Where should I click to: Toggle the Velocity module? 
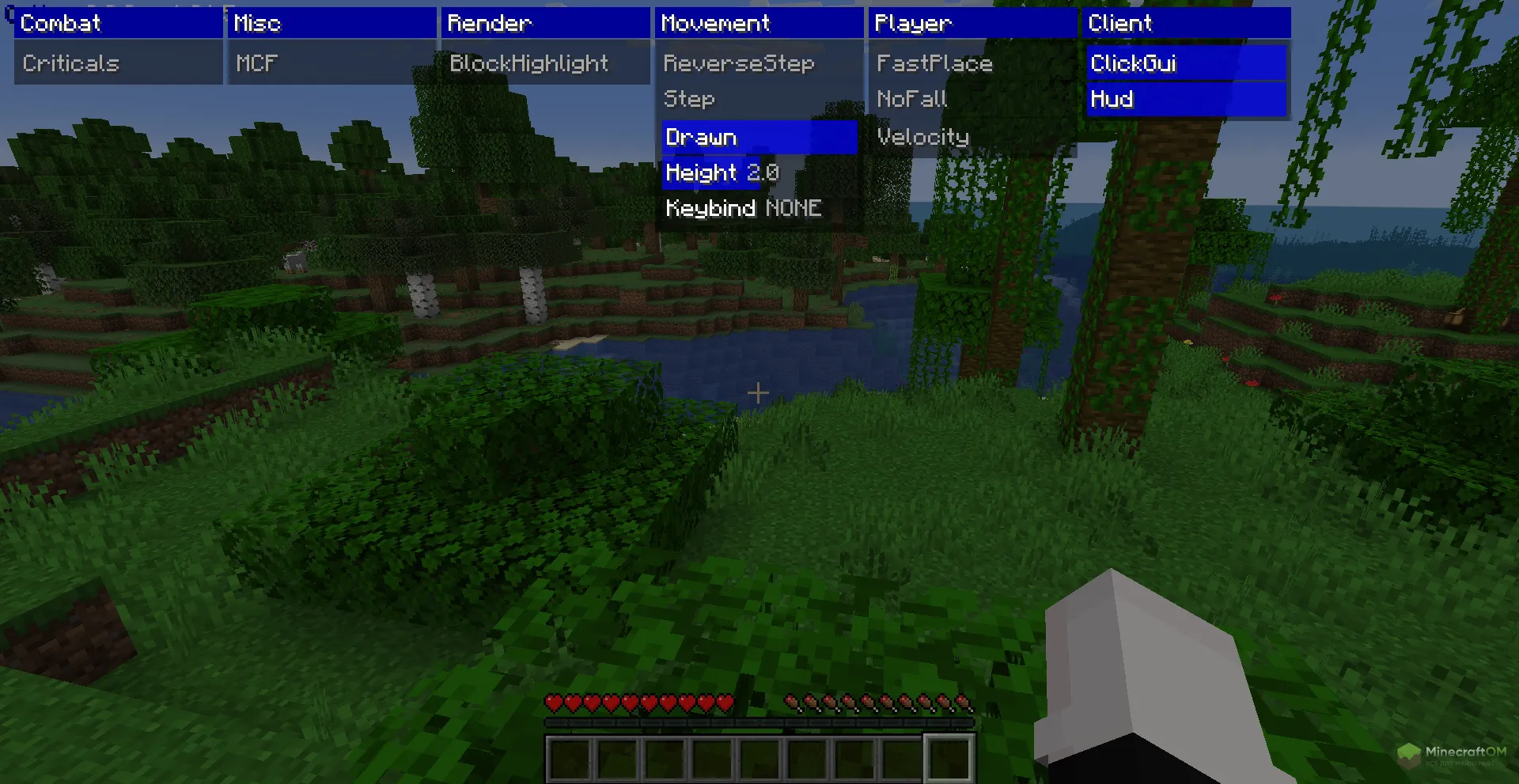(972, 137)
